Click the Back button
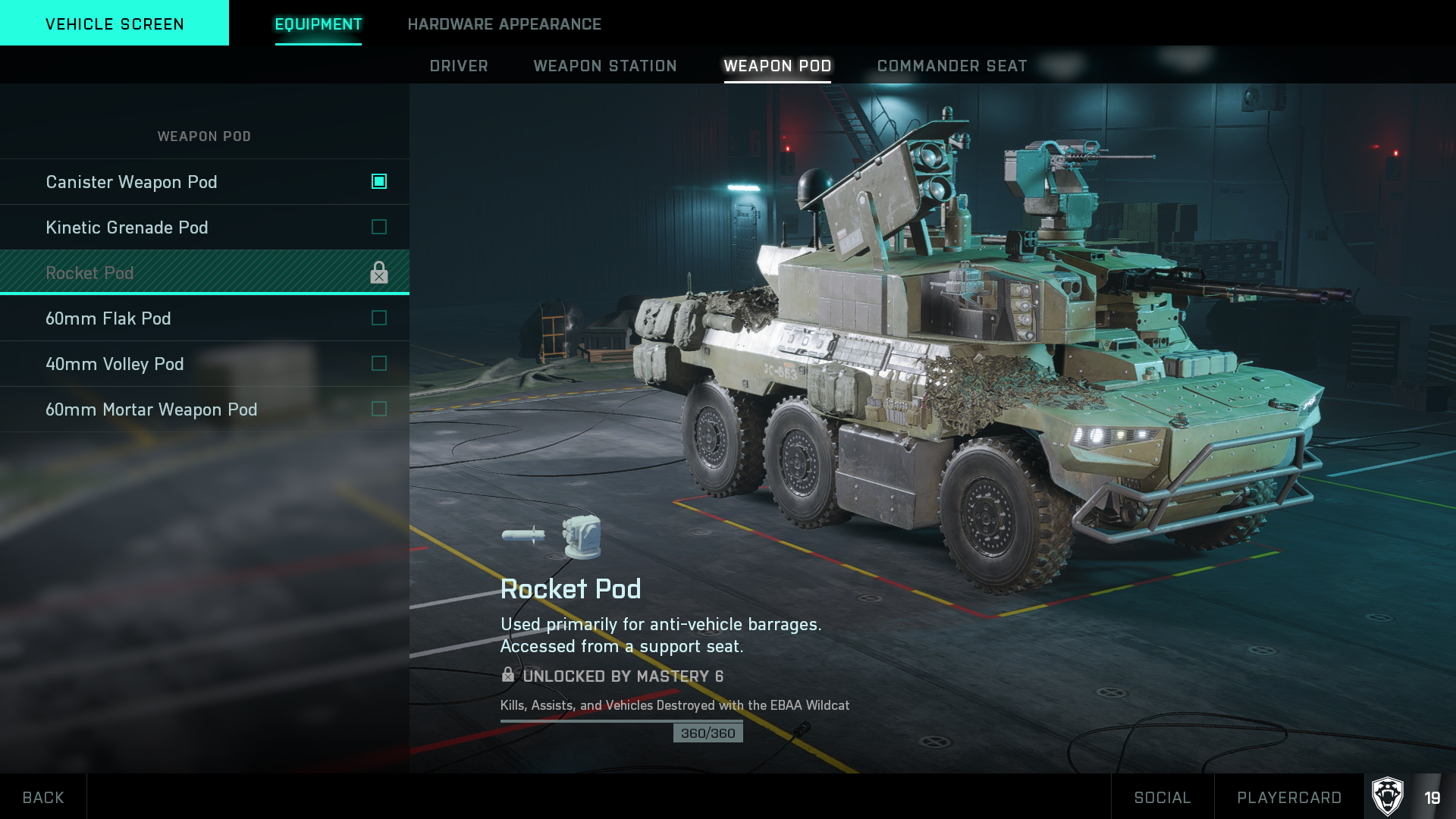This screenshot has height=819, width=1456. tap(43, 797)
